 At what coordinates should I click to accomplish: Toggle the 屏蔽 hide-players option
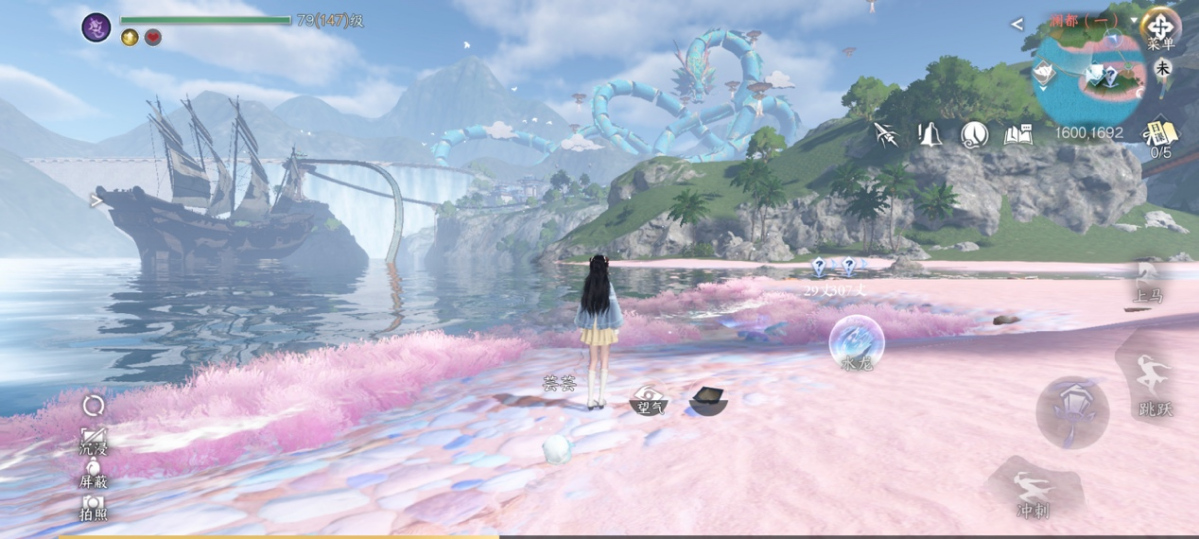(x=93, y=472)
